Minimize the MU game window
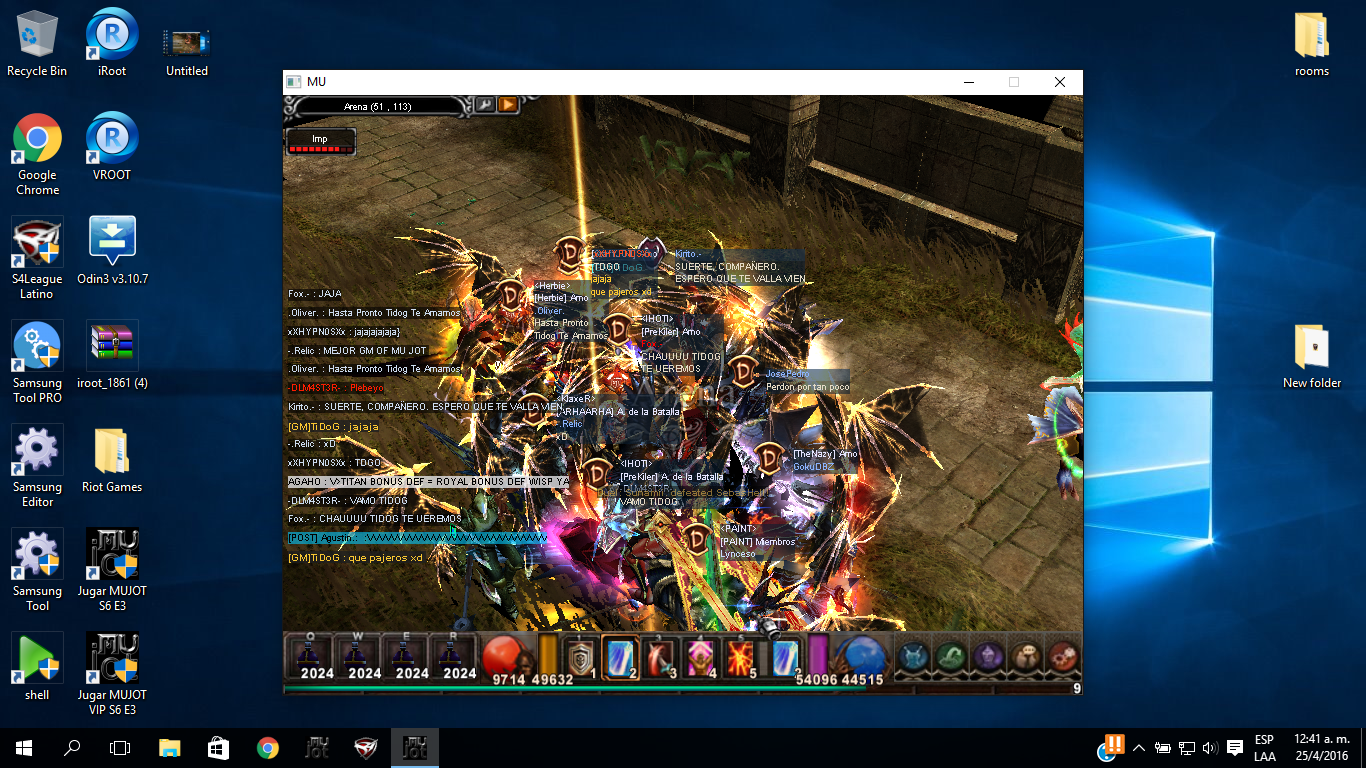Viewport: 1366px width, 768px height. pyautogui.click(x=968, y=82)
